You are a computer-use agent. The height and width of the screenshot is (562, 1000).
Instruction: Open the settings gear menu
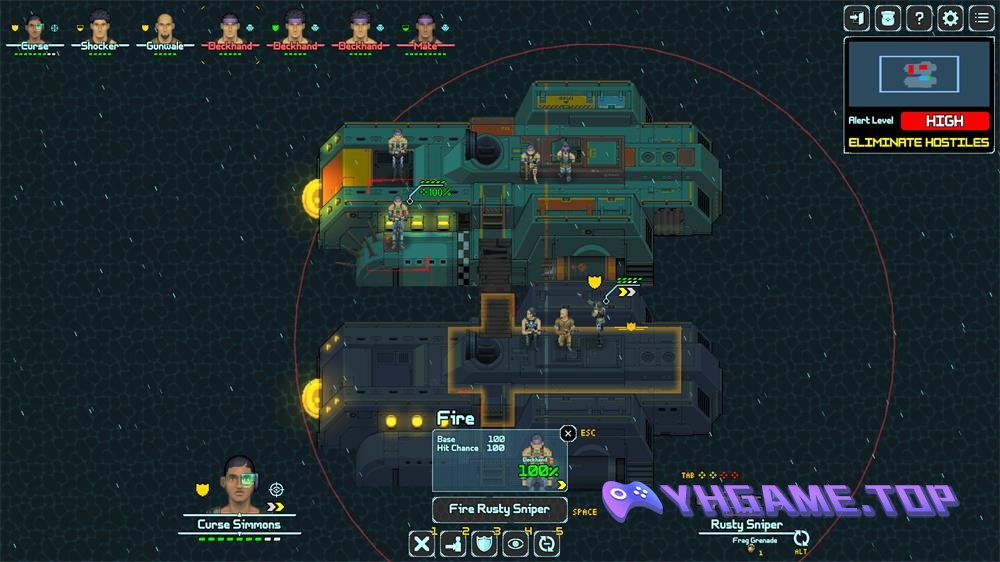click(x=950, y=17)
